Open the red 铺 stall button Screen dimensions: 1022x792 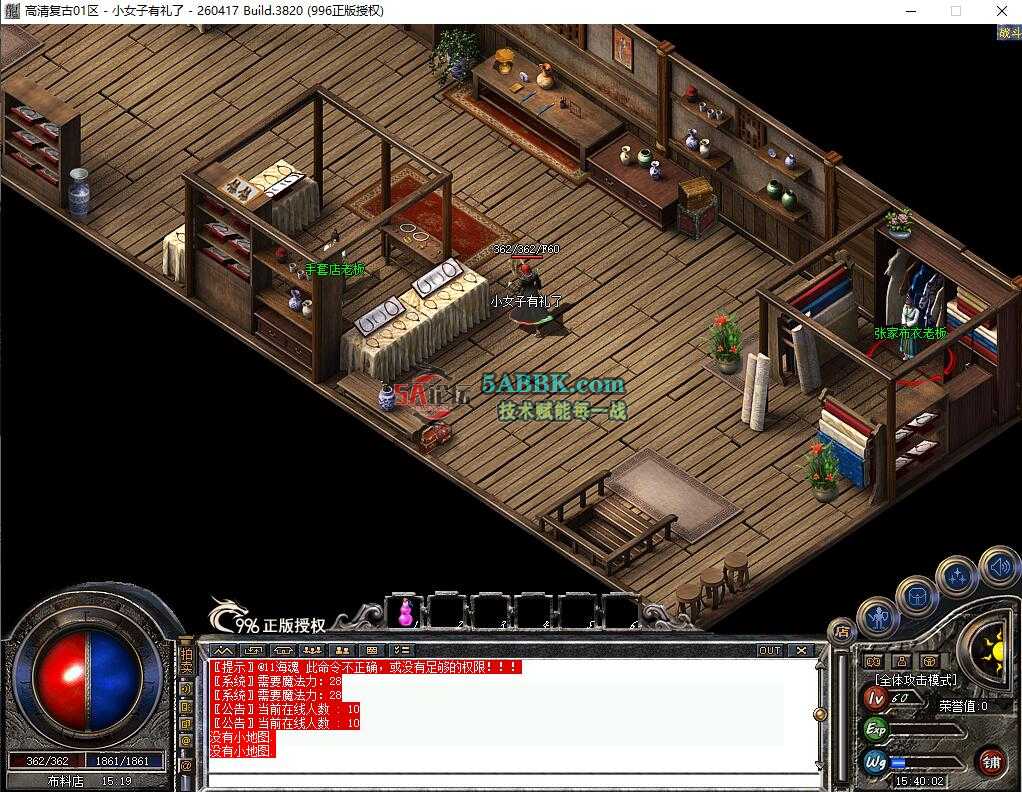[x=991, y=761]
